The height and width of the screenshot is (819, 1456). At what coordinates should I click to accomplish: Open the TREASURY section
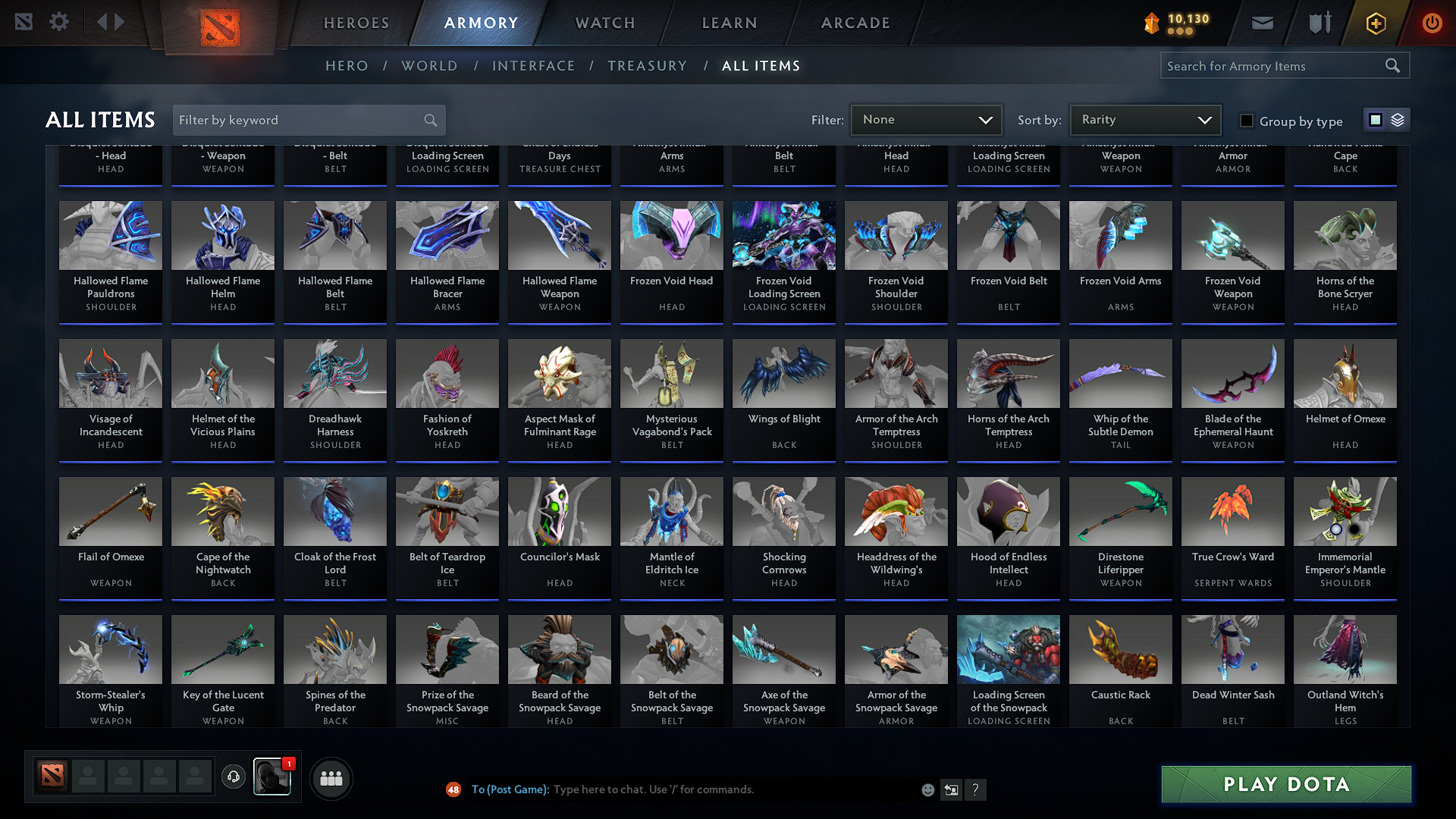647,66
